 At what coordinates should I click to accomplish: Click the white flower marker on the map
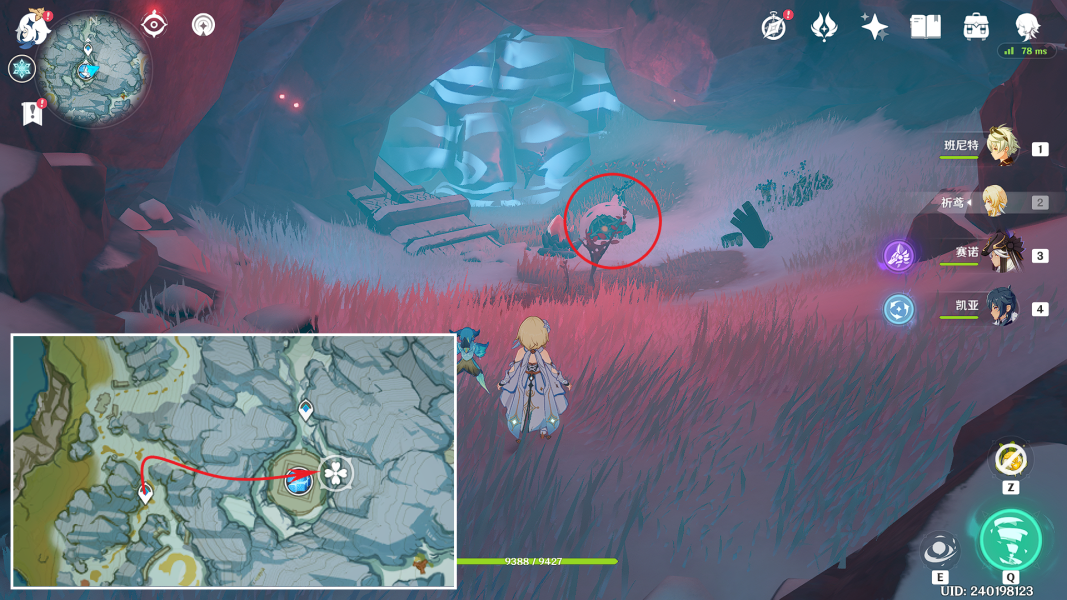tap(337, 473)
